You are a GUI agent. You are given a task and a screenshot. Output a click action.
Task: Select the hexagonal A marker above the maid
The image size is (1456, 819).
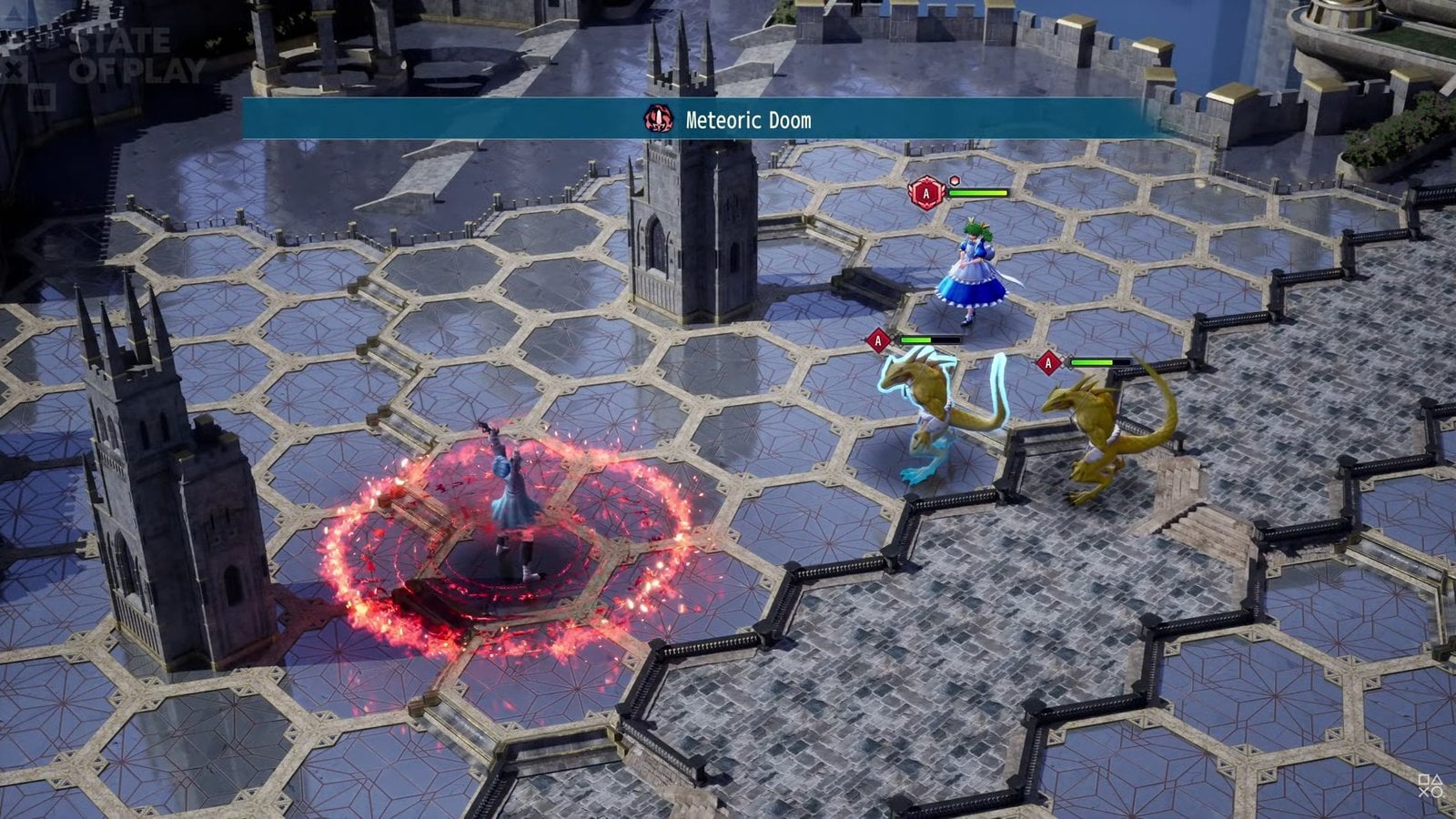click(926, 193)
